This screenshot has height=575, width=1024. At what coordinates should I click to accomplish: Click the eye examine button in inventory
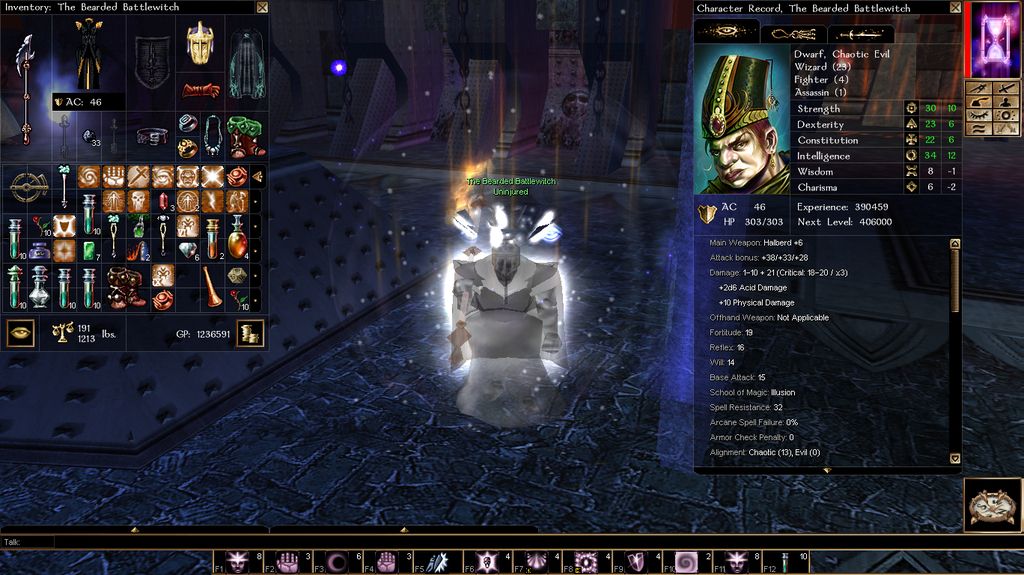pyautogui.click(x=20, y=332)
